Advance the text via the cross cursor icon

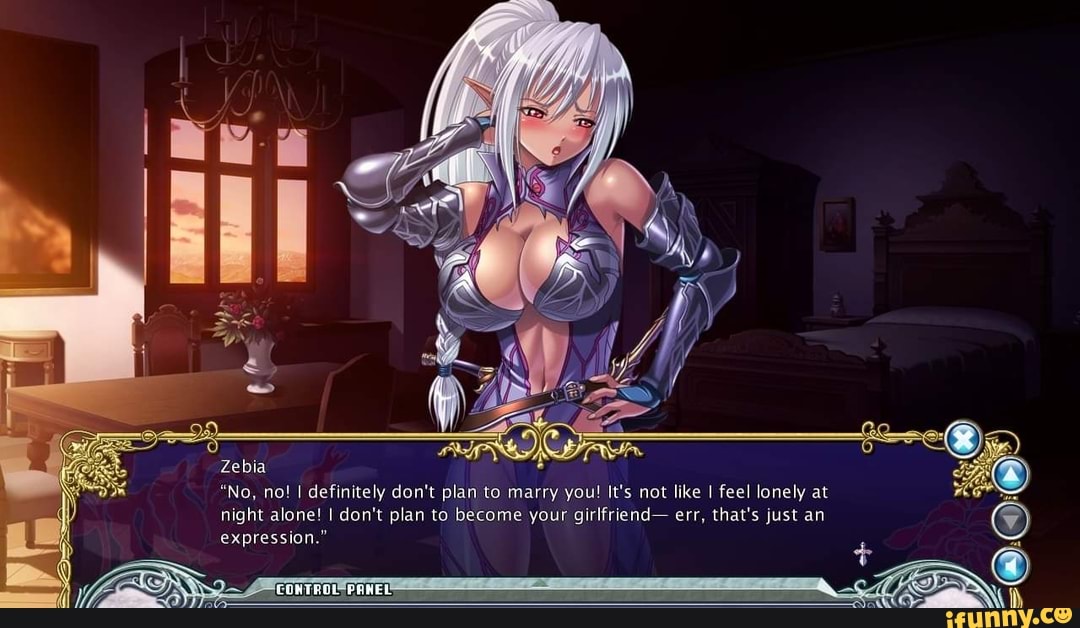tap(862, 553)
